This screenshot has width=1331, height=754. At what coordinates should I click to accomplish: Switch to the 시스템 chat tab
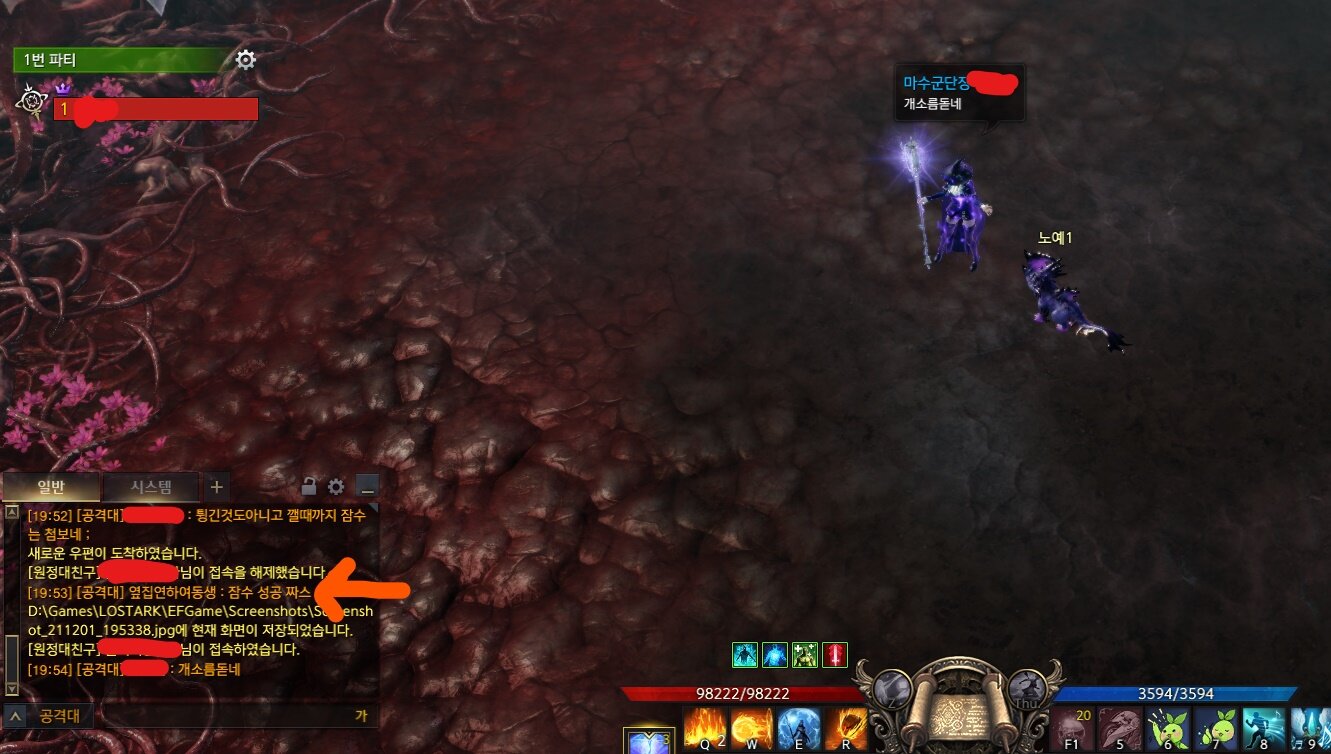(x=151, y=488)
